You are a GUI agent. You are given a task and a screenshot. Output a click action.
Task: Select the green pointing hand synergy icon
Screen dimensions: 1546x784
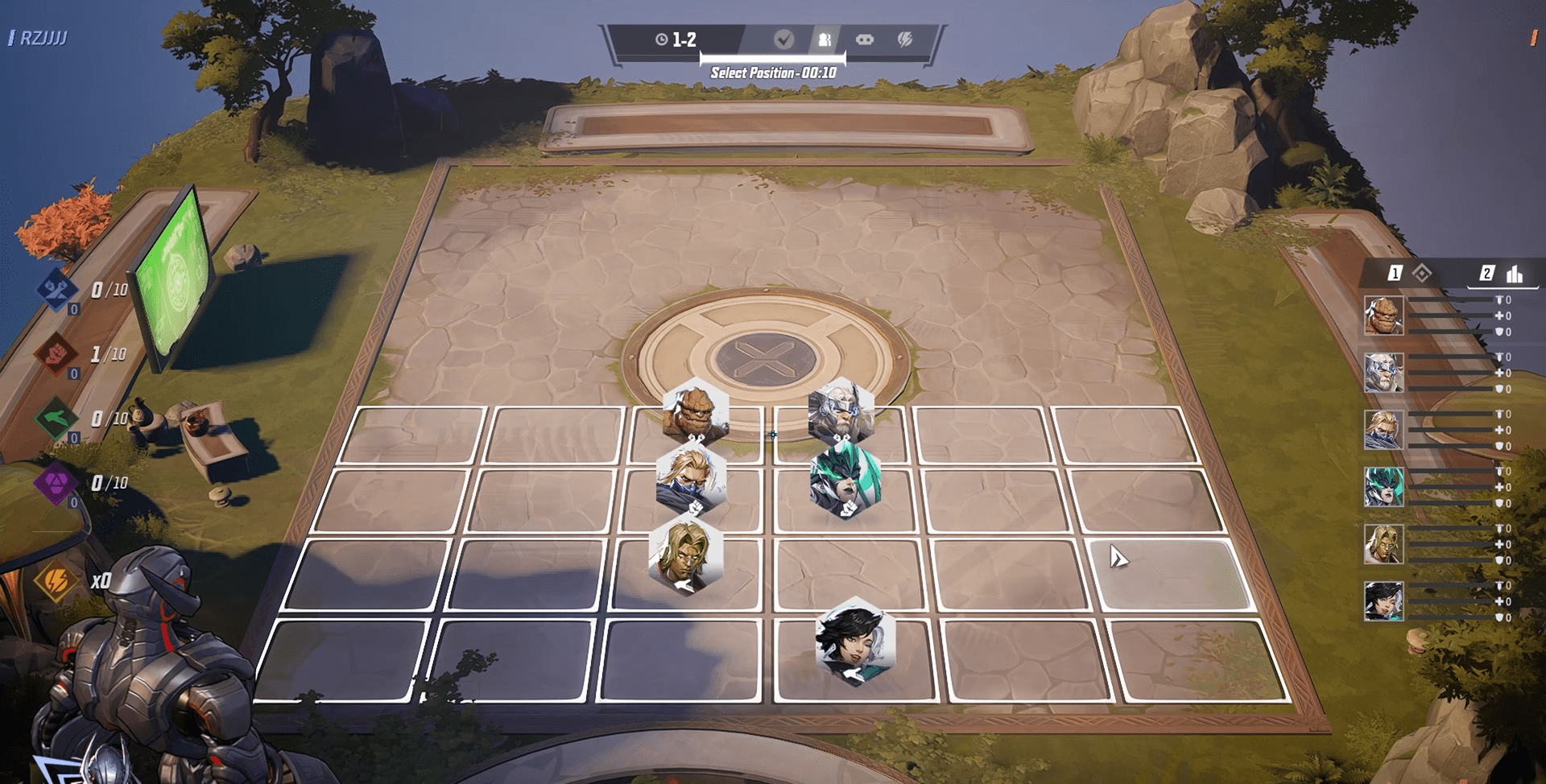pyautogui.click(x=56, y=419)
